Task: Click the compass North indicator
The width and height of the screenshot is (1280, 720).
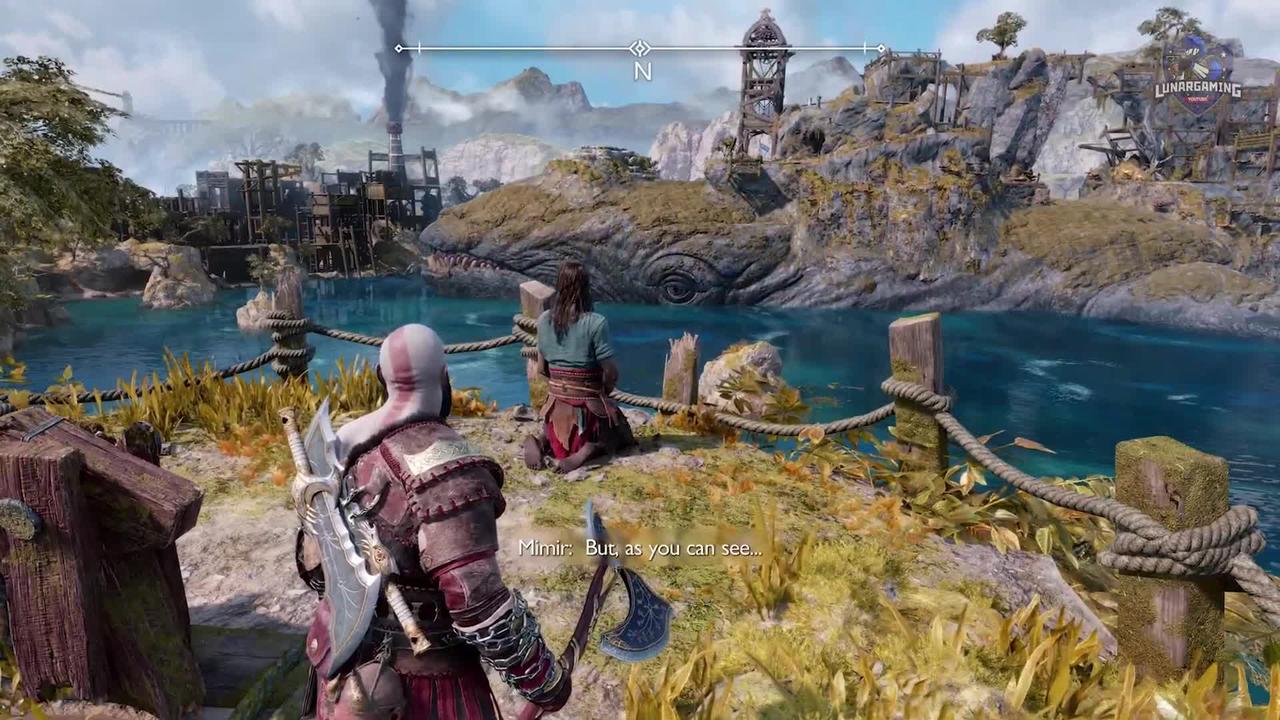Action: tap(643, 71)
